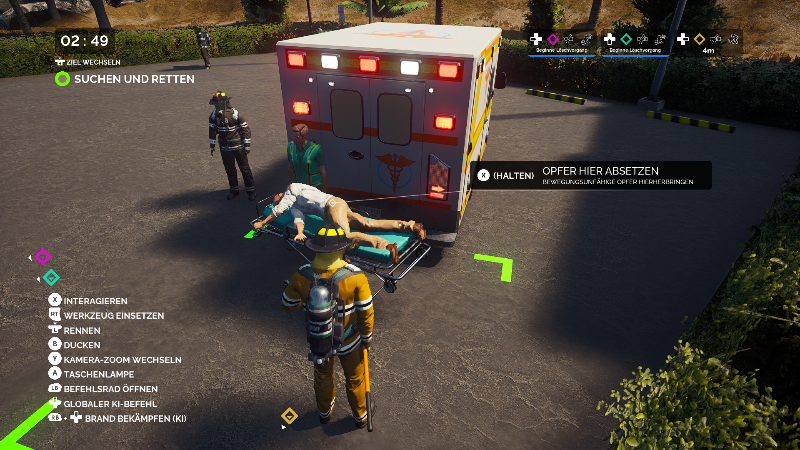Viewport: 800px width, 450px height.
Task: Click the magenta diamond offscreen teammate direction marker
Action: pos(42,257)
